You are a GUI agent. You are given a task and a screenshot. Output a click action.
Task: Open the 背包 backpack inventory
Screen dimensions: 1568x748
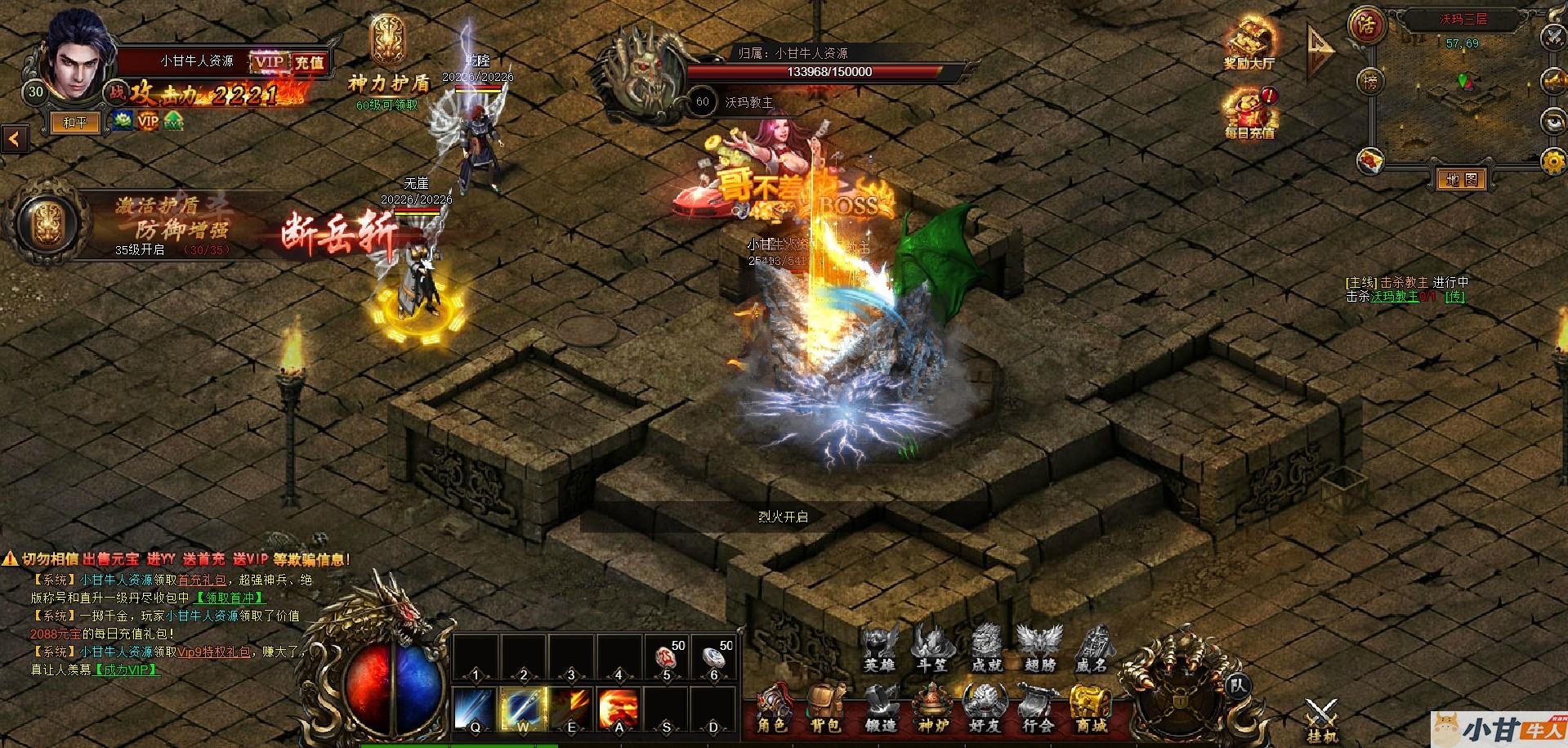(x=825, y=708)
